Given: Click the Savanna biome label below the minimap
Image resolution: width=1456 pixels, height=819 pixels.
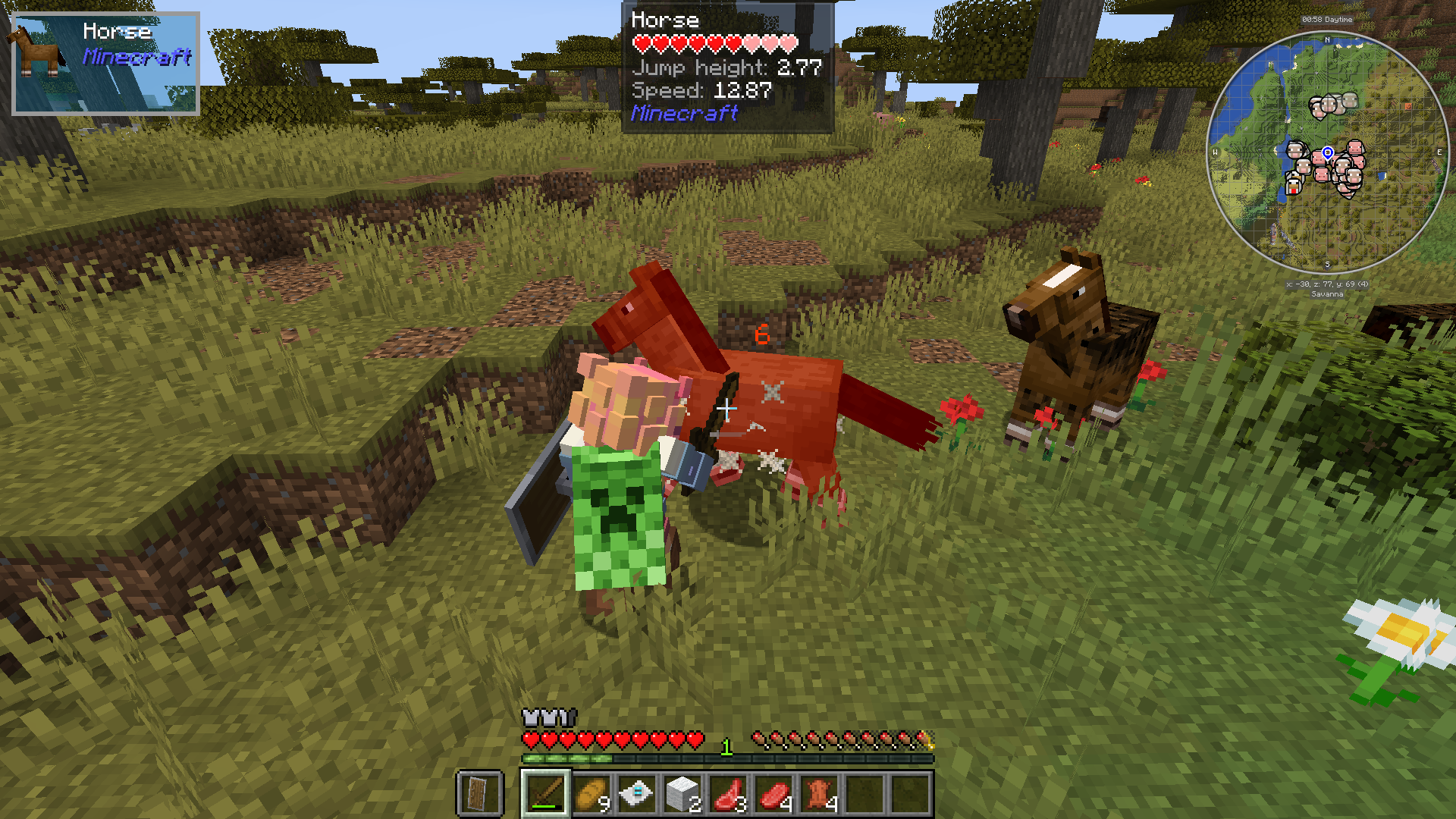Looking at the screenshot, I should (1328, 294).
